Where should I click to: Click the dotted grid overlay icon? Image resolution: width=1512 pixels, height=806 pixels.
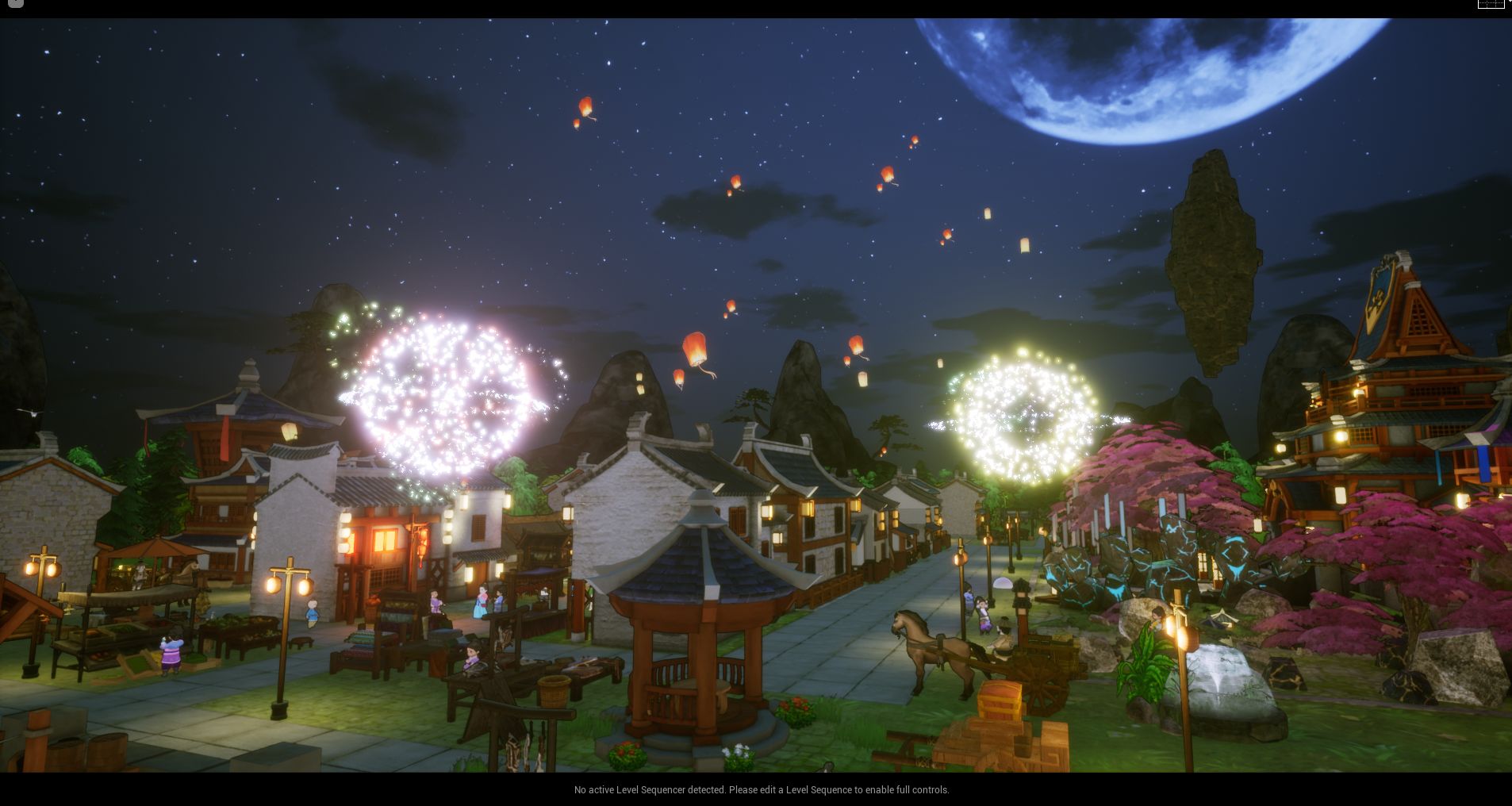click(x=1491, y=4)
